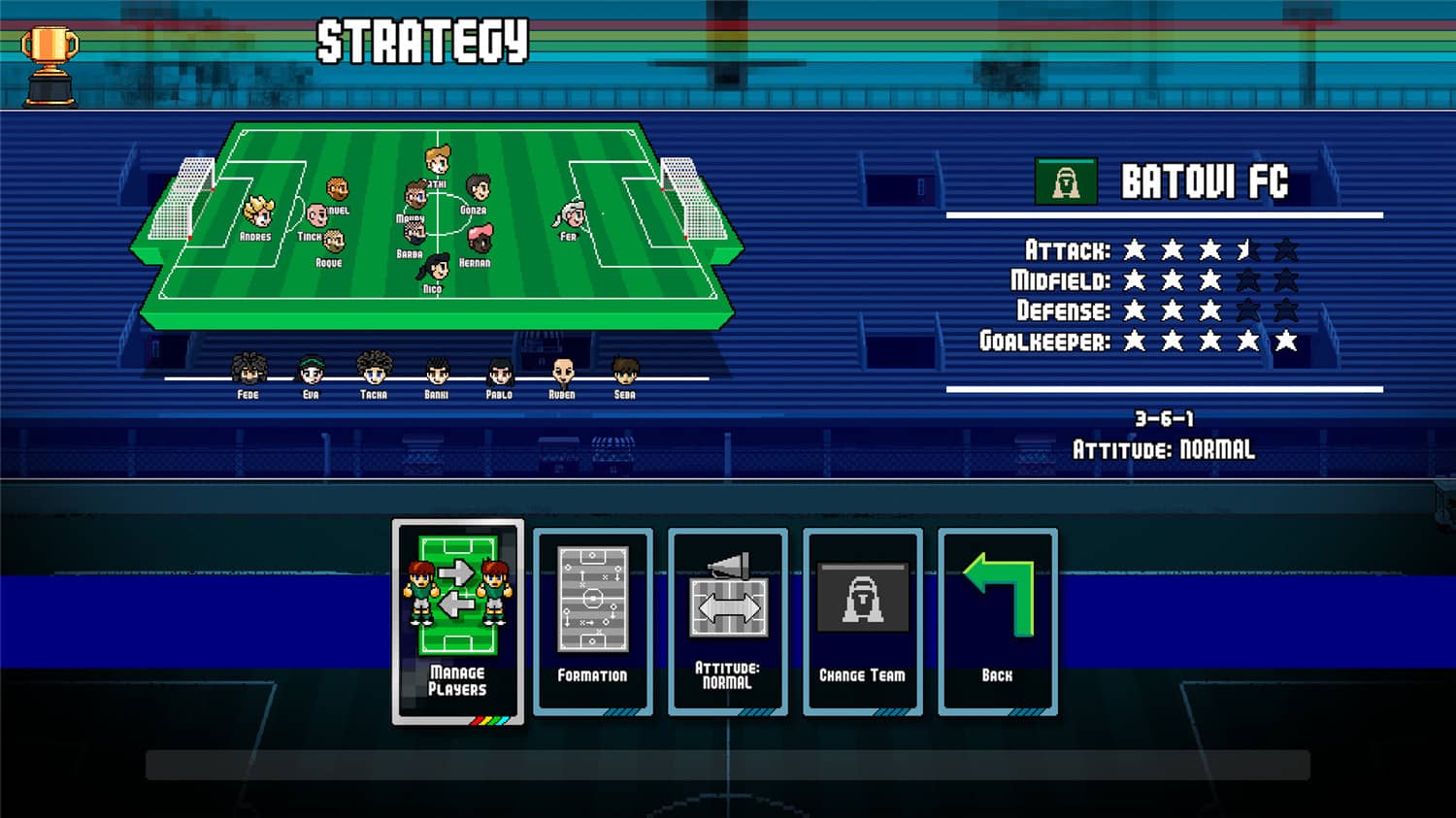Choose substitute Fede from the bench

248,369
